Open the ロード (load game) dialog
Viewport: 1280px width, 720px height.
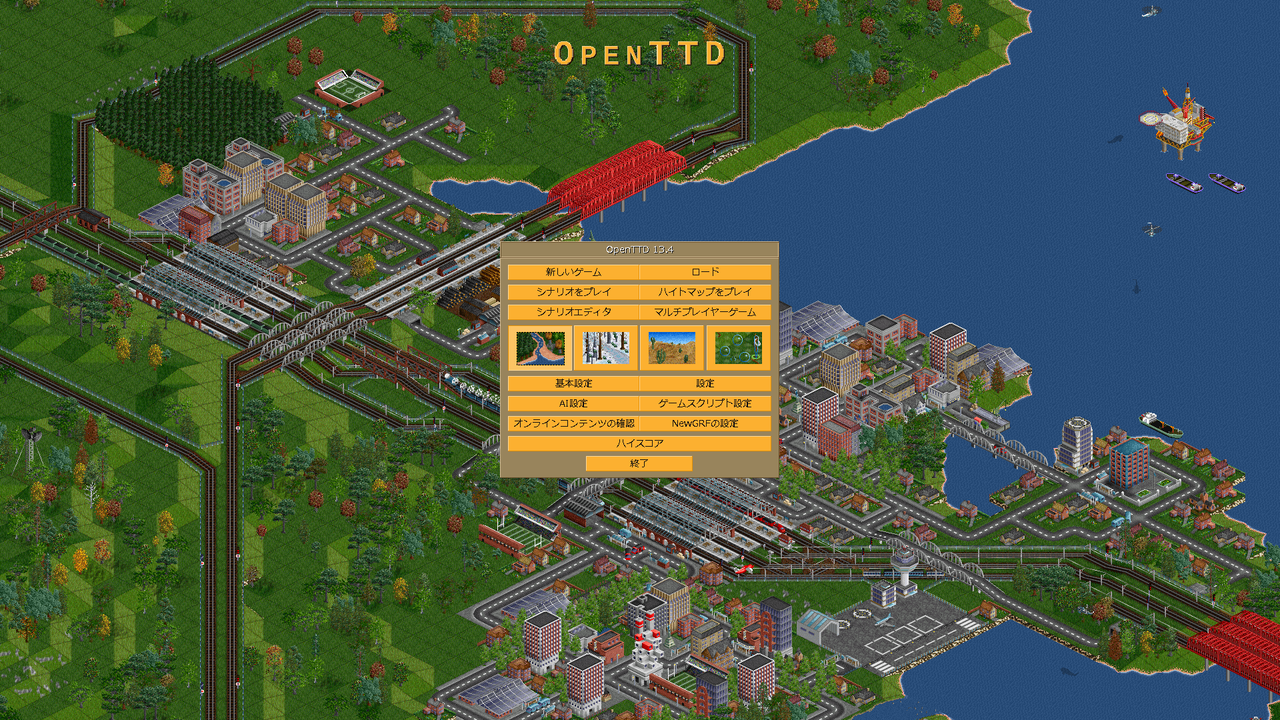[706, 270]
